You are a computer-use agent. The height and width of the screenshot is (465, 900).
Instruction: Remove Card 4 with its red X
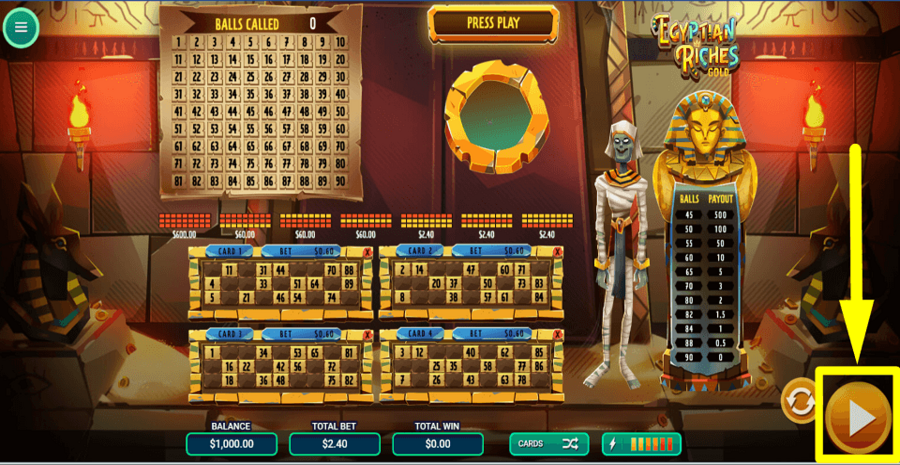tap(558, 335)
